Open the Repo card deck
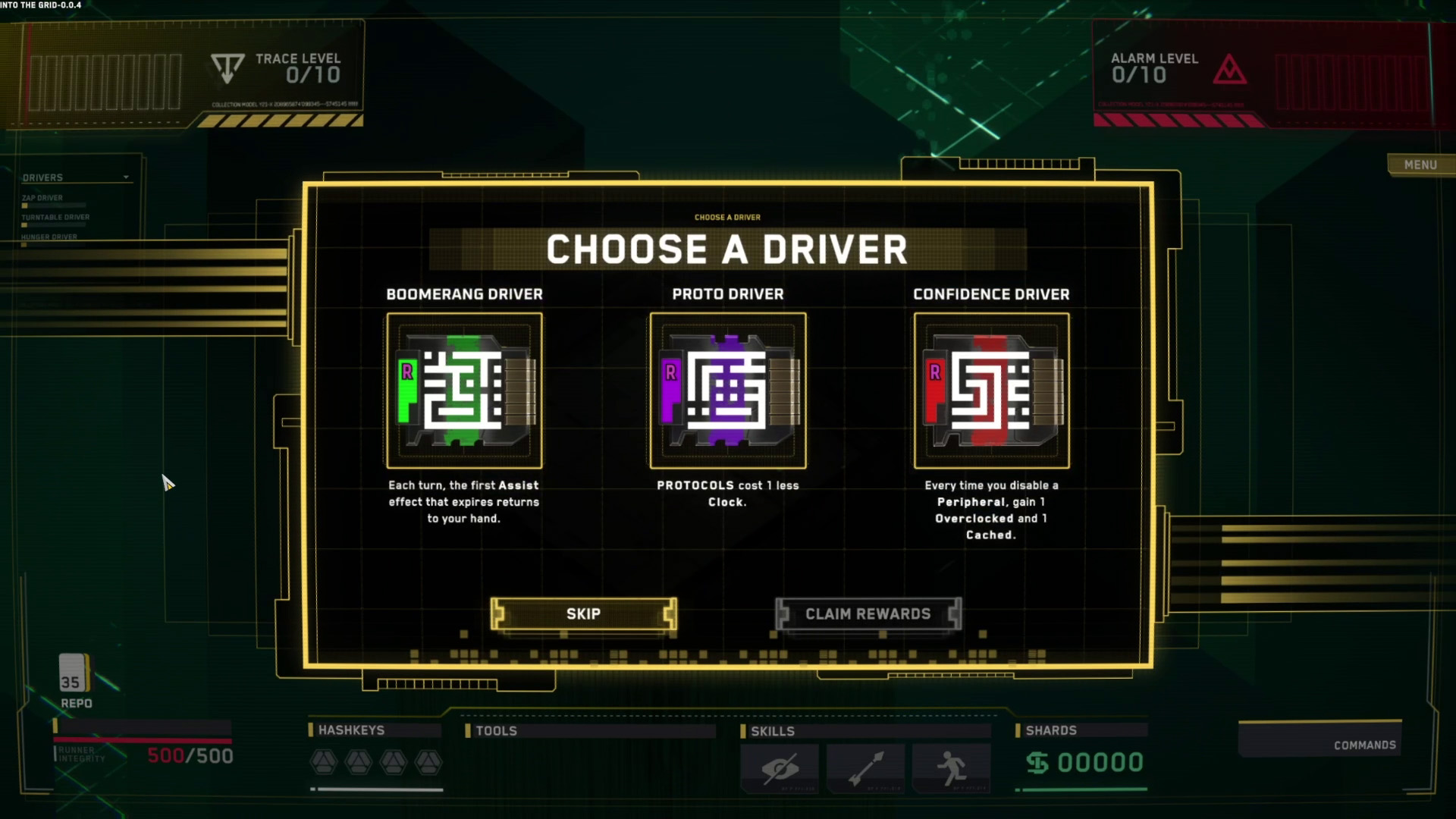The height and width of the screenshot is (819, 1456). 74,675
